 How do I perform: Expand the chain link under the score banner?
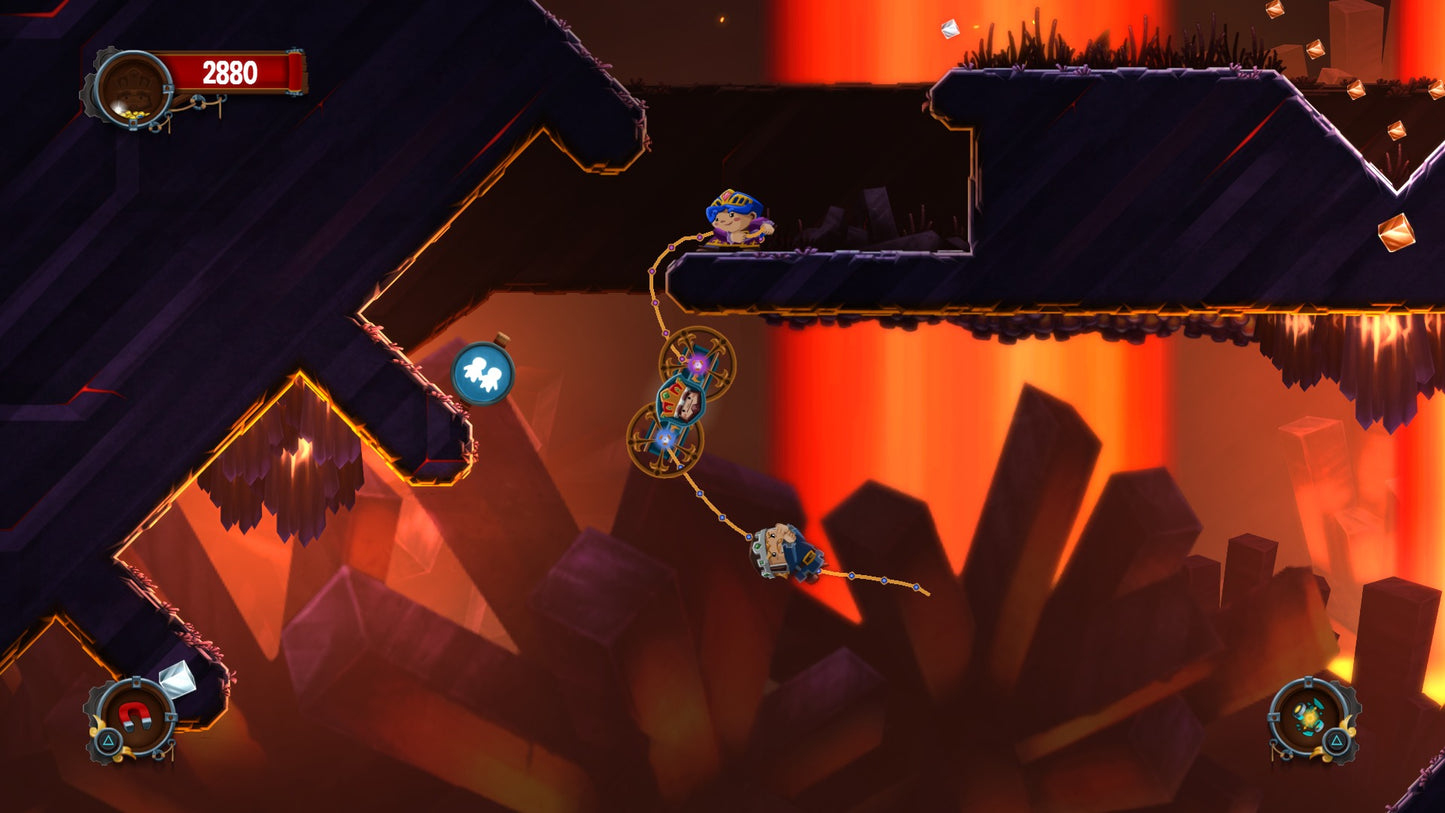pyautogui.click(x=200, y=101)
